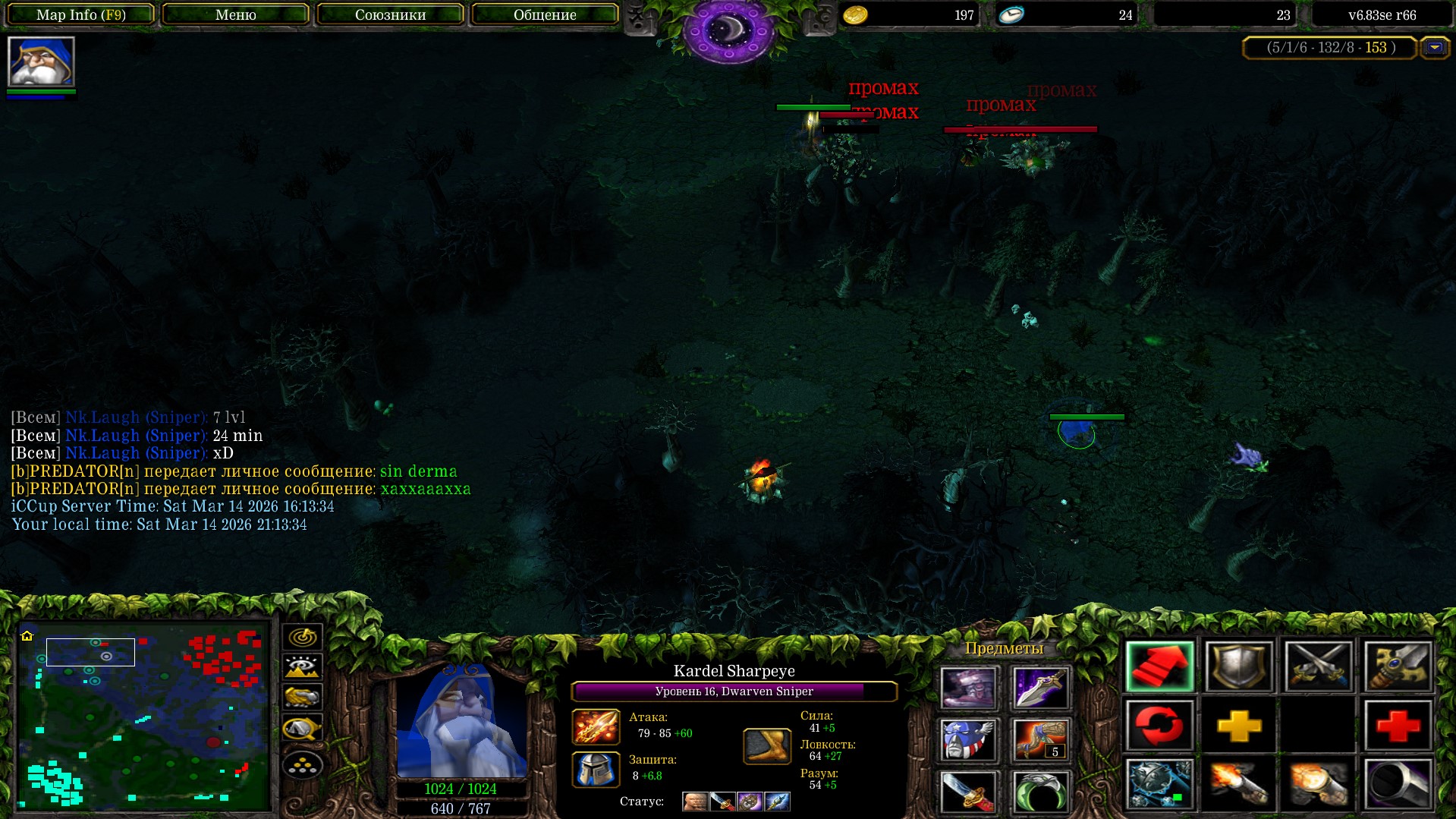Toggle the formation movement button
The height and width of the screenshot is (819, 1456).
click(x=302, y=765)
